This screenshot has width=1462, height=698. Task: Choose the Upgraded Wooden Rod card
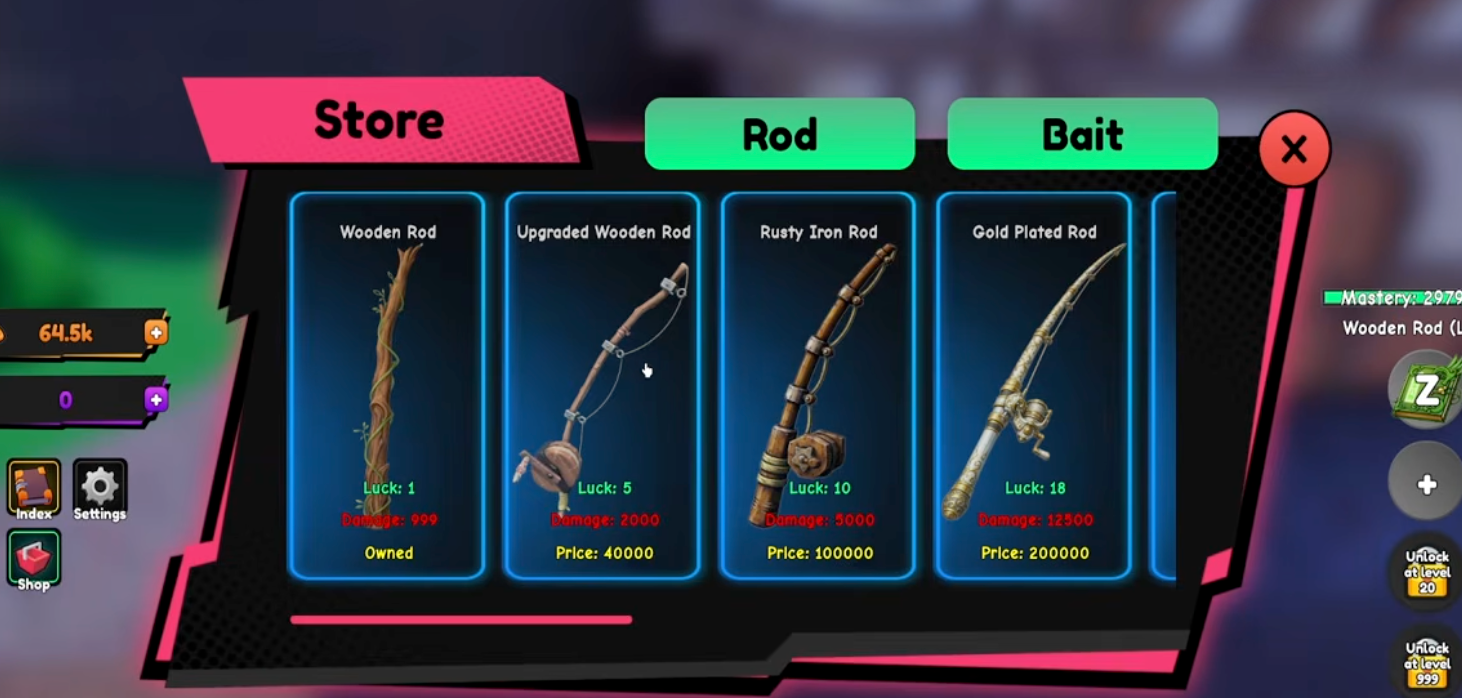tap(603, 385)
